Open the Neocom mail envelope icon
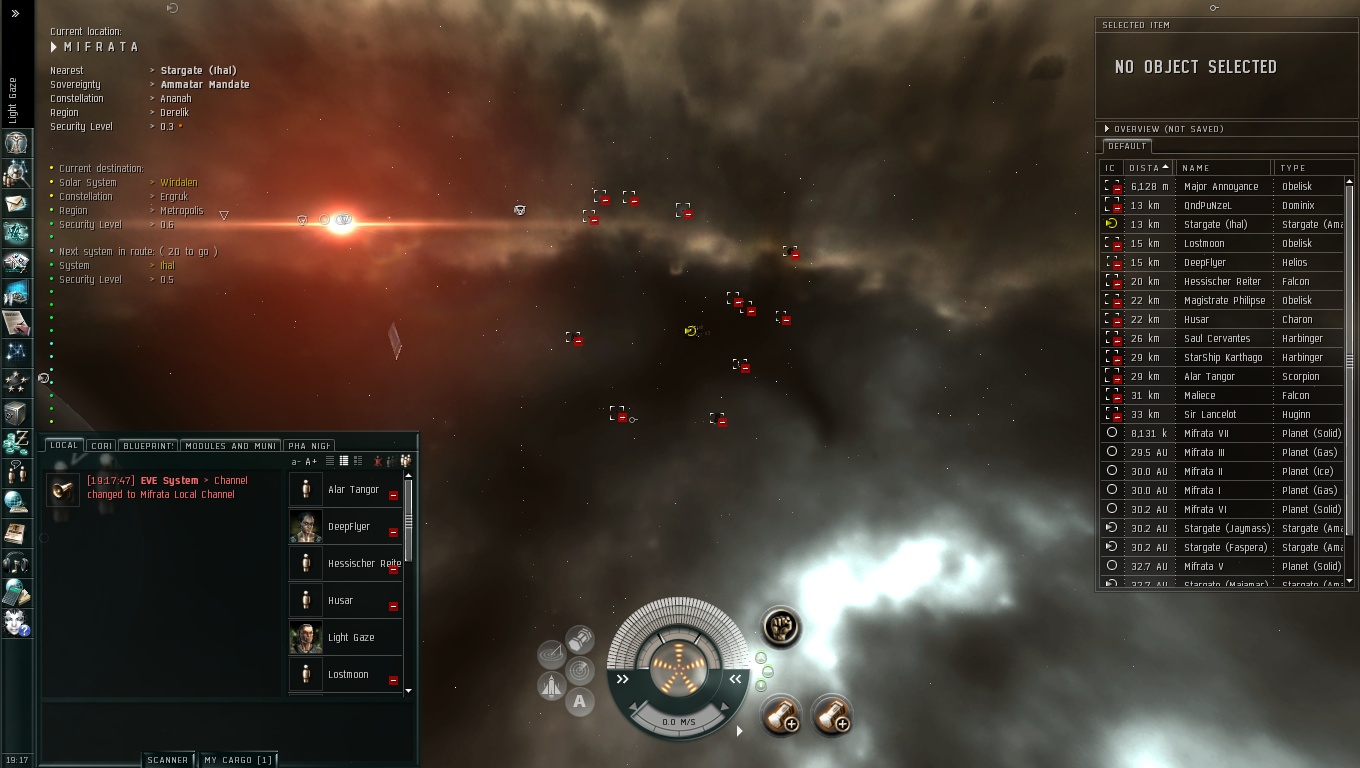This screenshot has height=768, width=1360. 16,204
